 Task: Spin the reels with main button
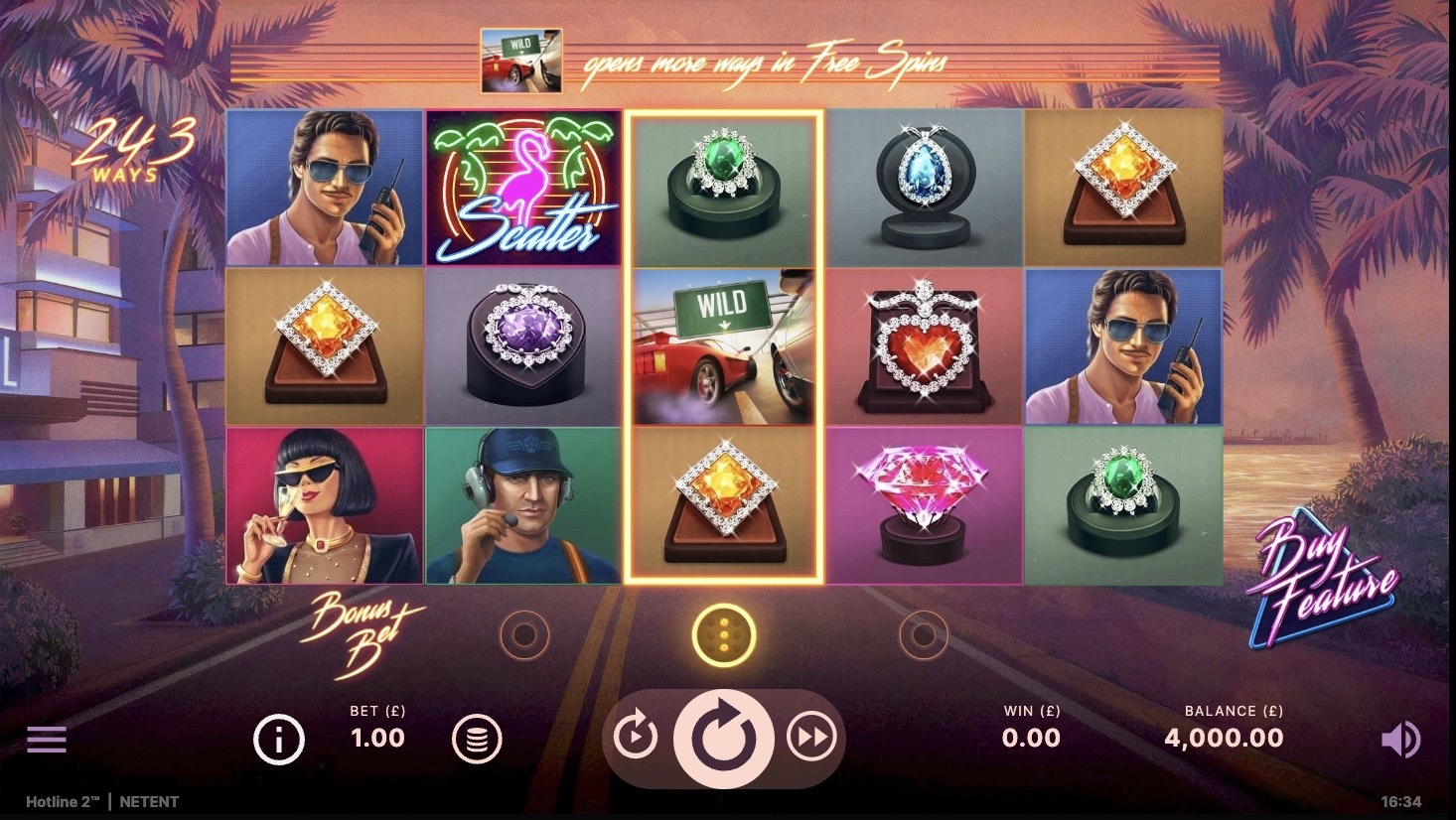723,739
